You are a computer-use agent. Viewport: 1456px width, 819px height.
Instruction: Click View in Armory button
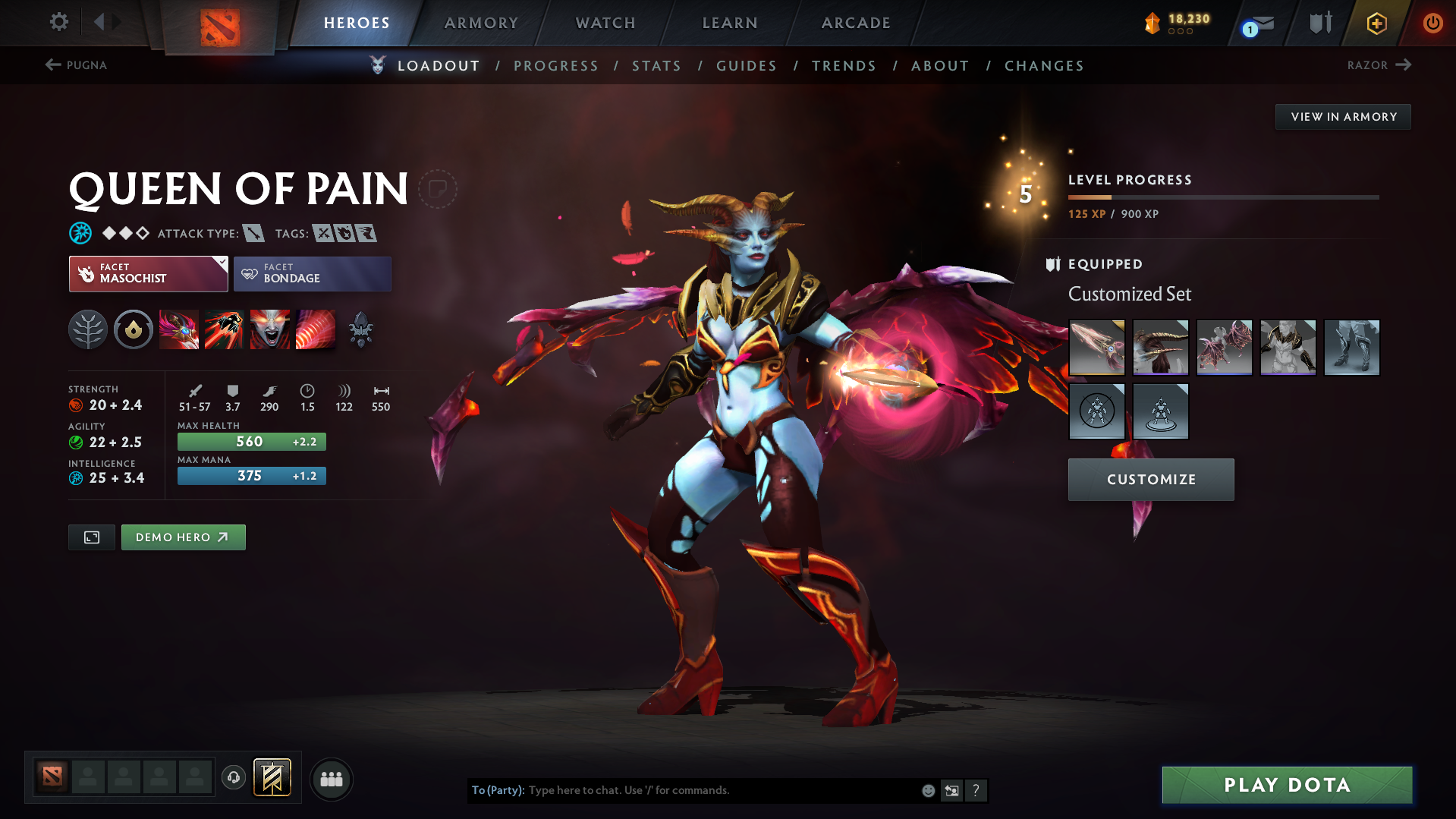(x=1343, y=117)
